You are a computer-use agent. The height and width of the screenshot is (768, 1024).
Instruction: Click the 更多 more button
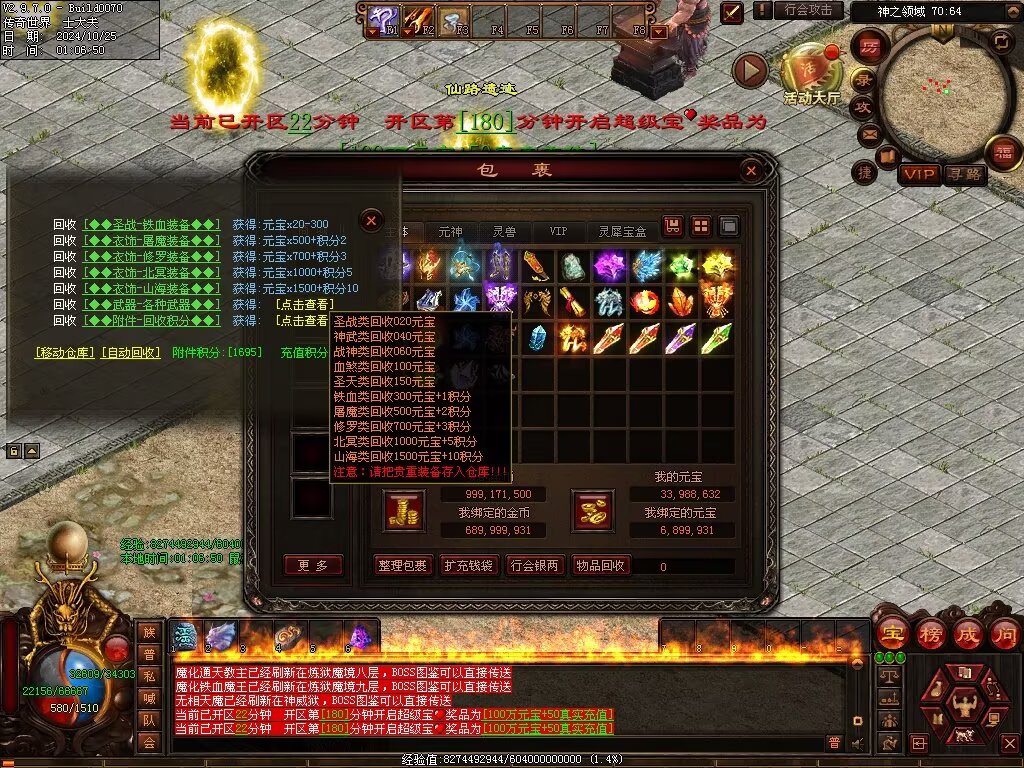313,565
